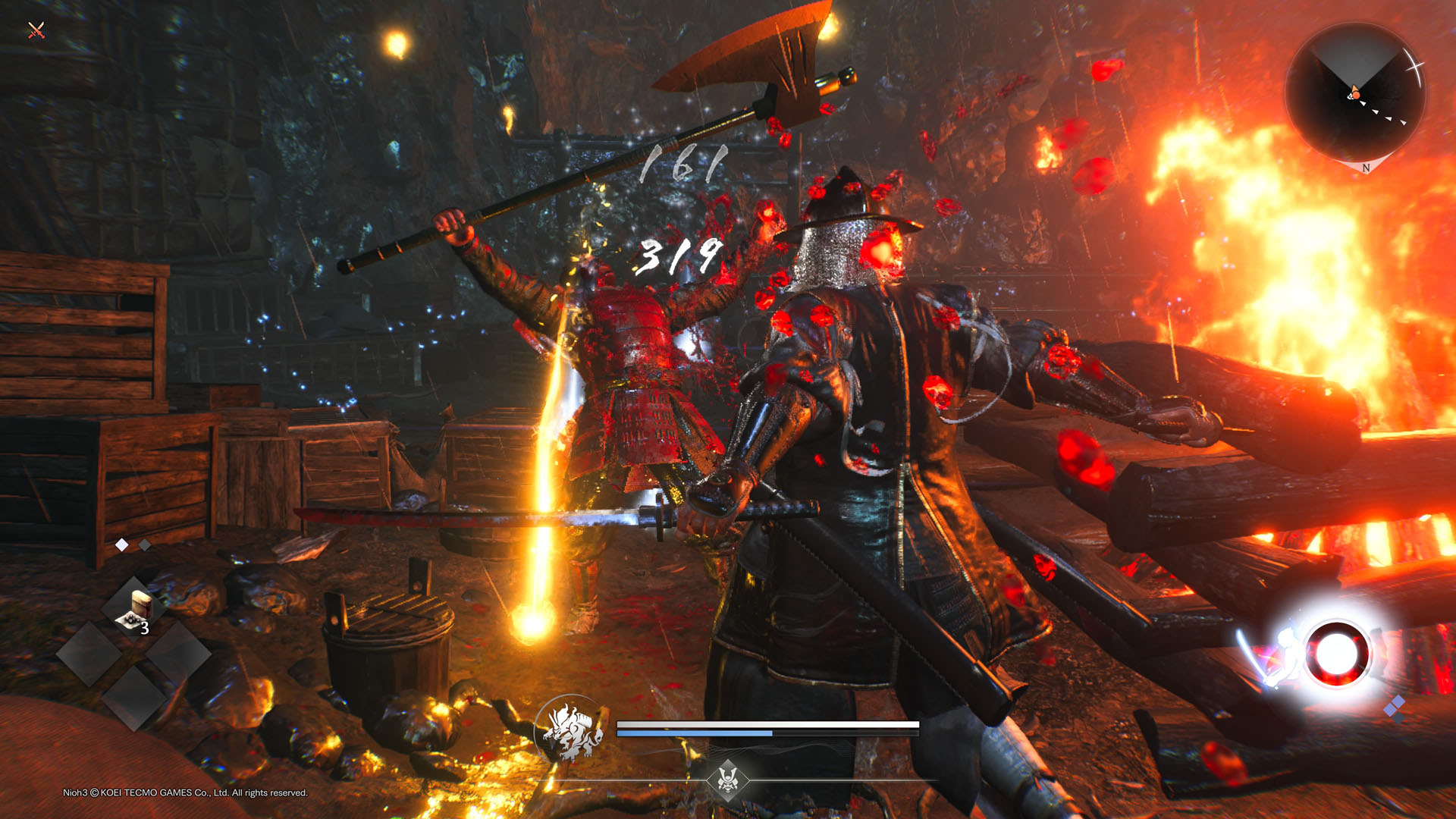
Task: Click the orange player arrow on the minimap
Action: click(1355, 93)
